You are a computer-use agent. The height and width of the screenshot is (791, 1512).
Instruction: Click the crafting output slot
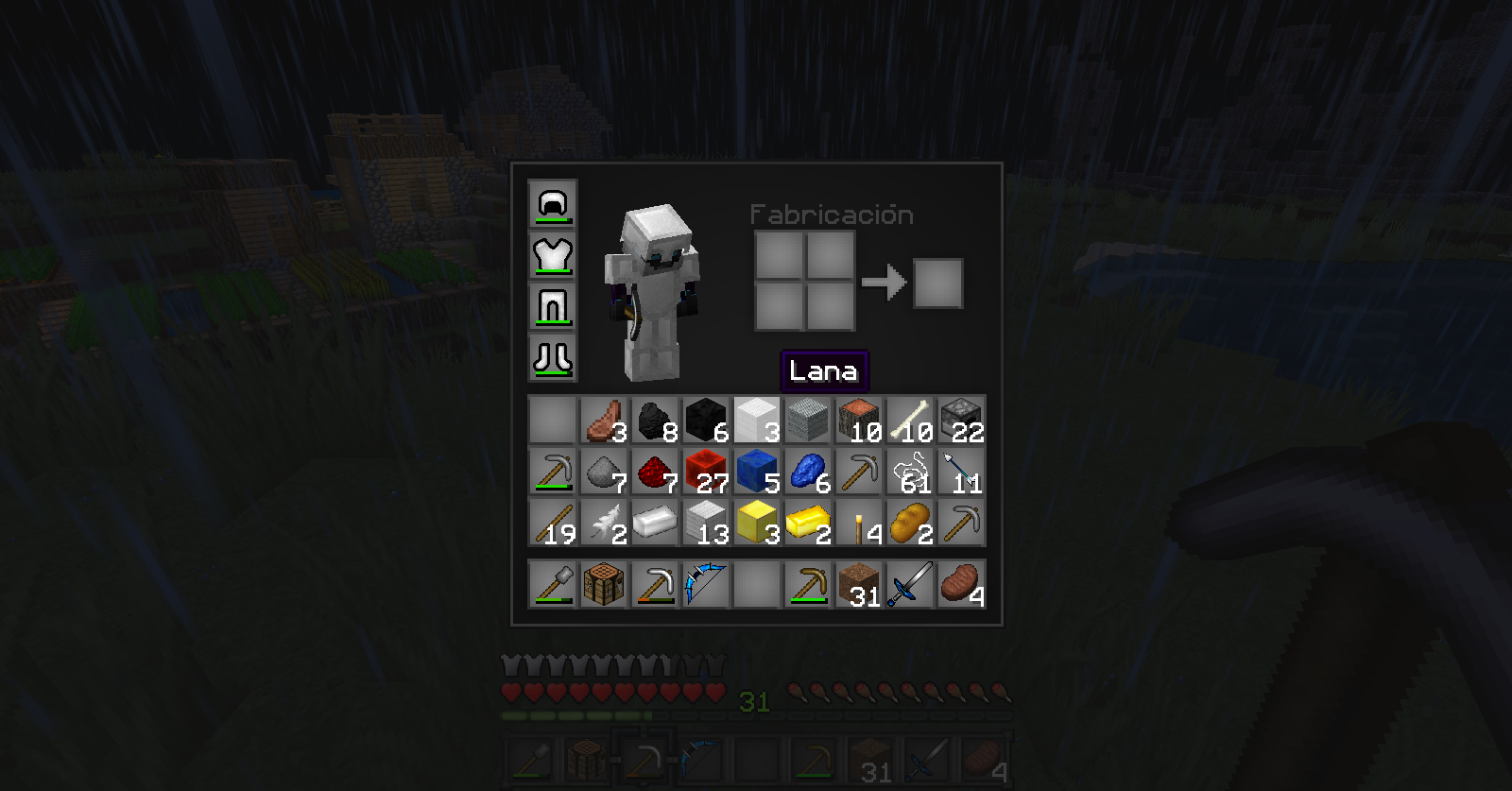938,283
